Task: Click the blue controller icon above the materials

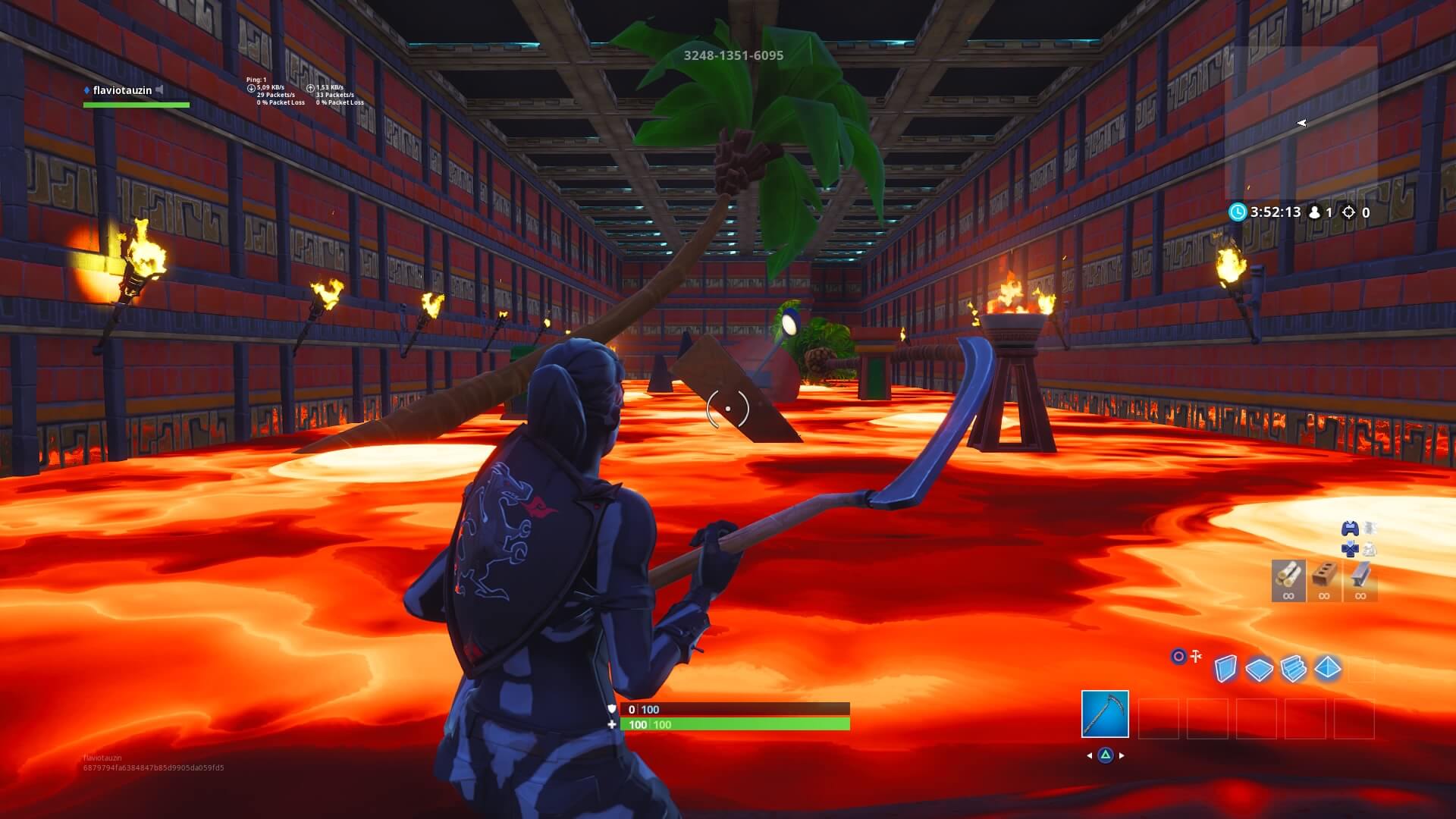Action: click(x=1350, y=529)
